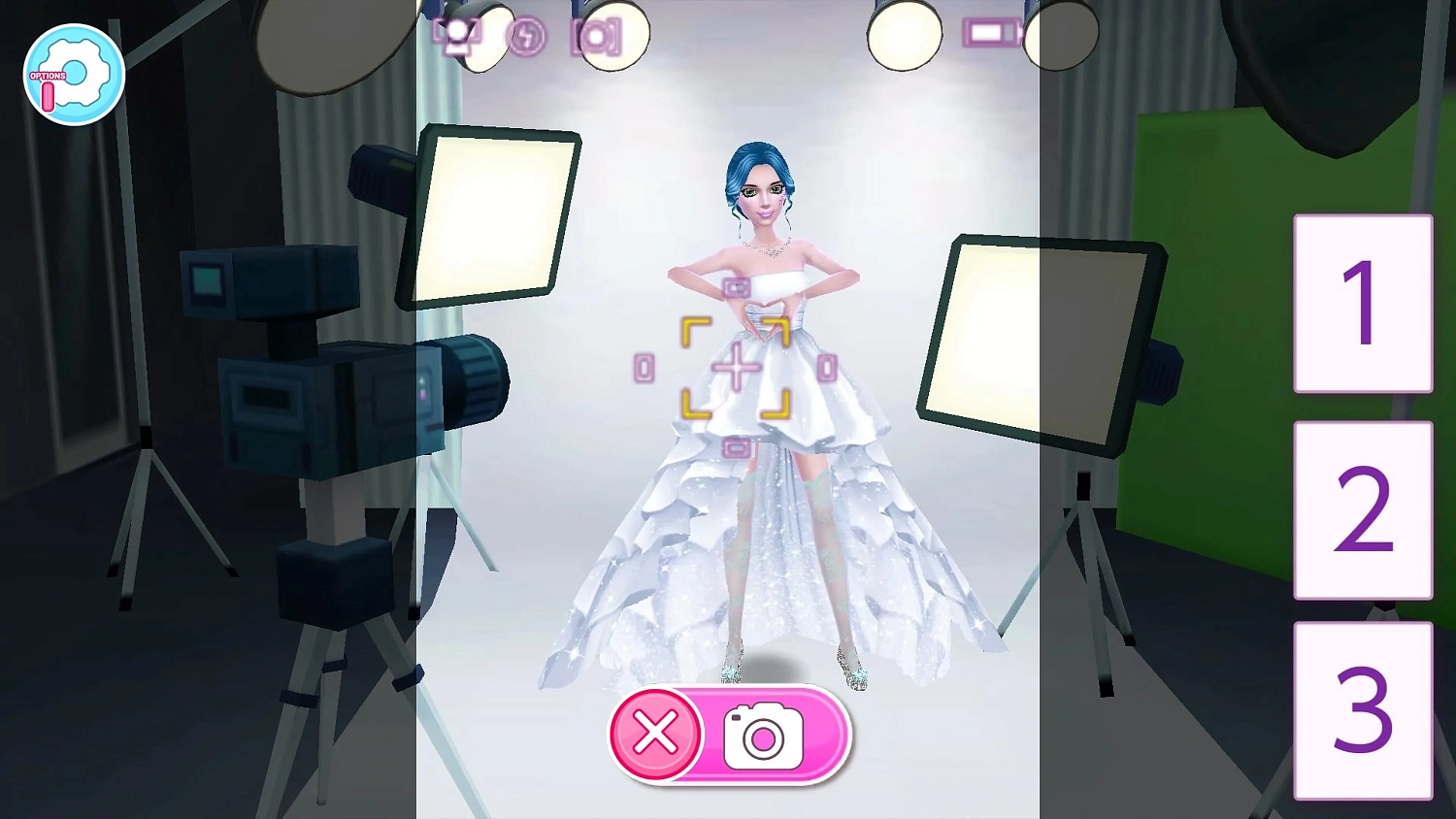Click the left softbox studio light
This screenshot has height=819, width=1456.
pyautogui.click(x=497, y=215)
